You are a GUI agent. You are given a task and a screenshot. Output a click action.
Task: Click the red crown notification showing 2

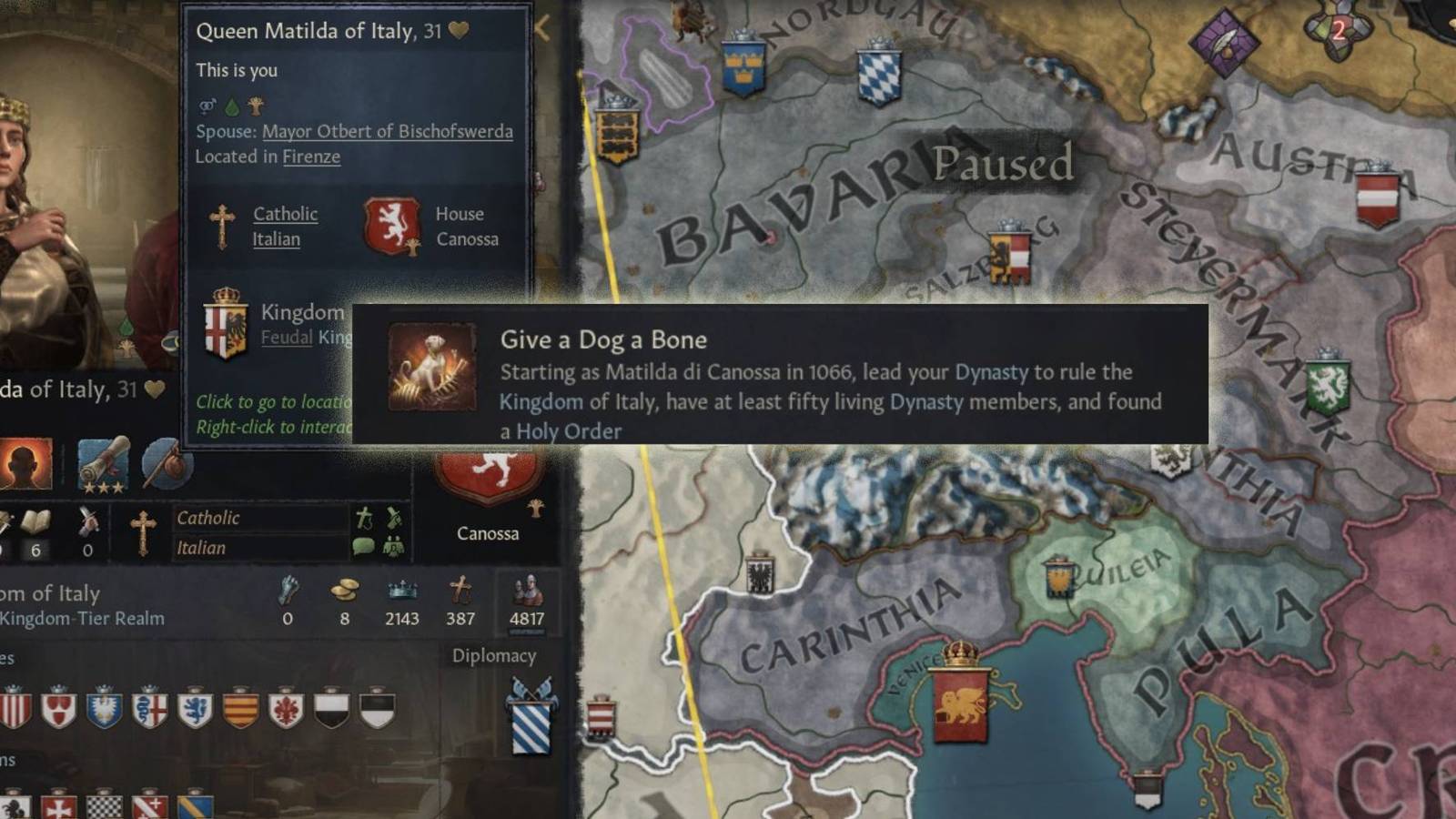(1338, 29)
